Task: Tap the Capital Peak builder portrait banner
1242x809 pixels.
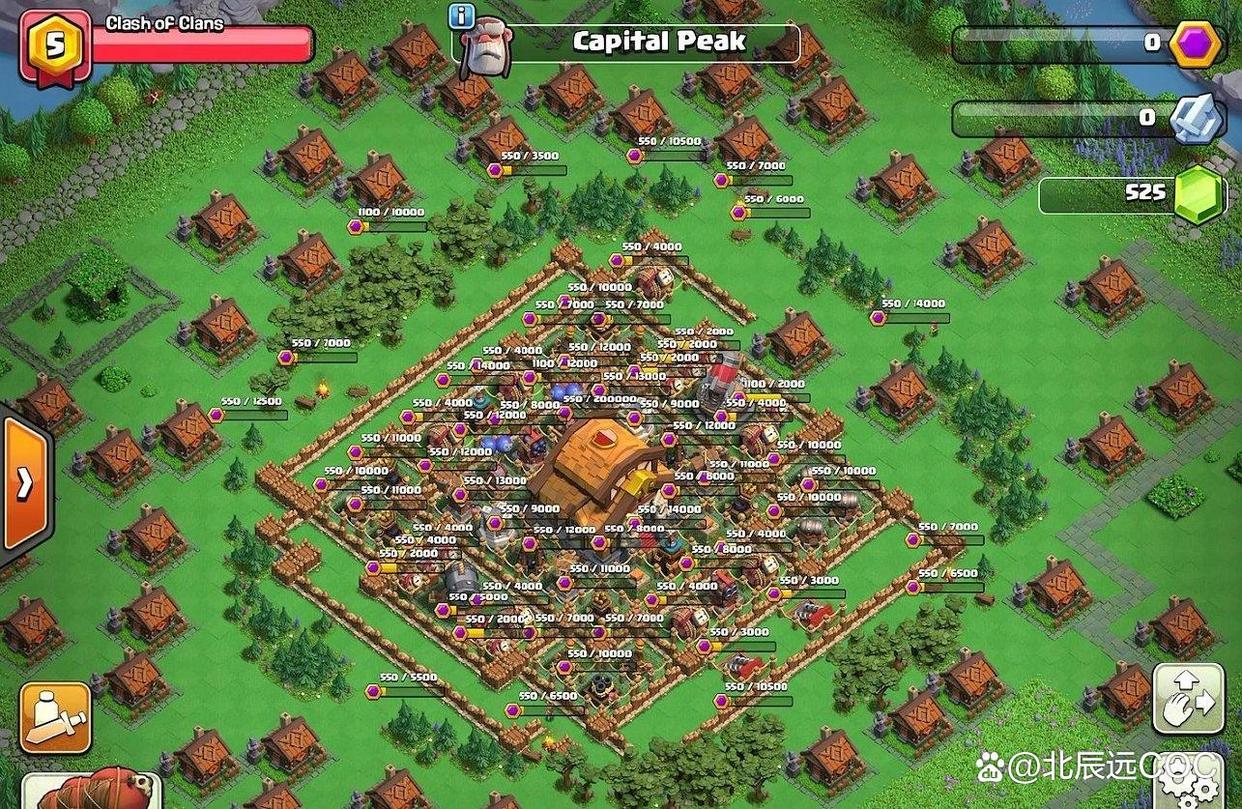Action: tap(486, 47)
